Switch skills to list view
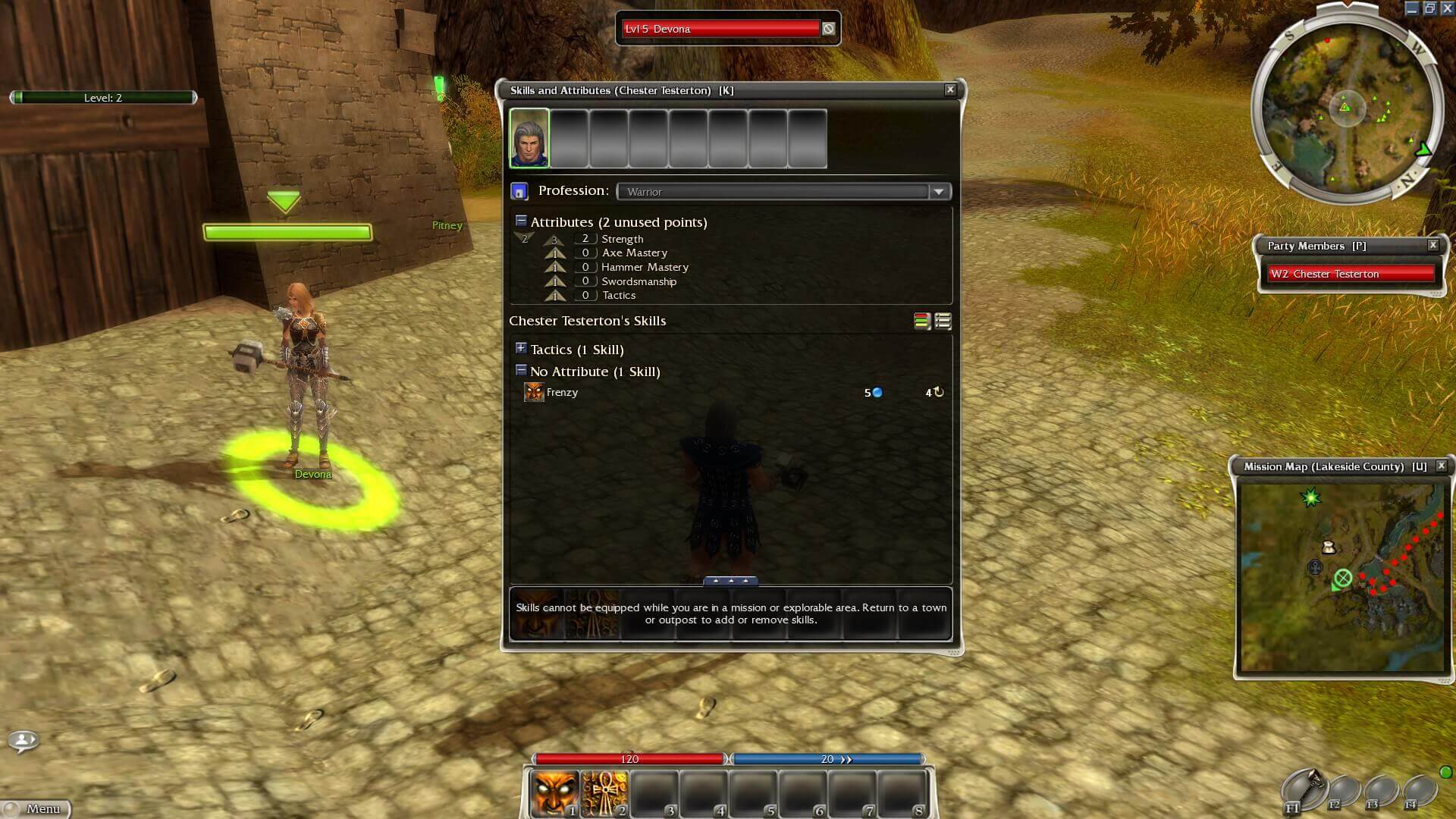 (941, 321)
